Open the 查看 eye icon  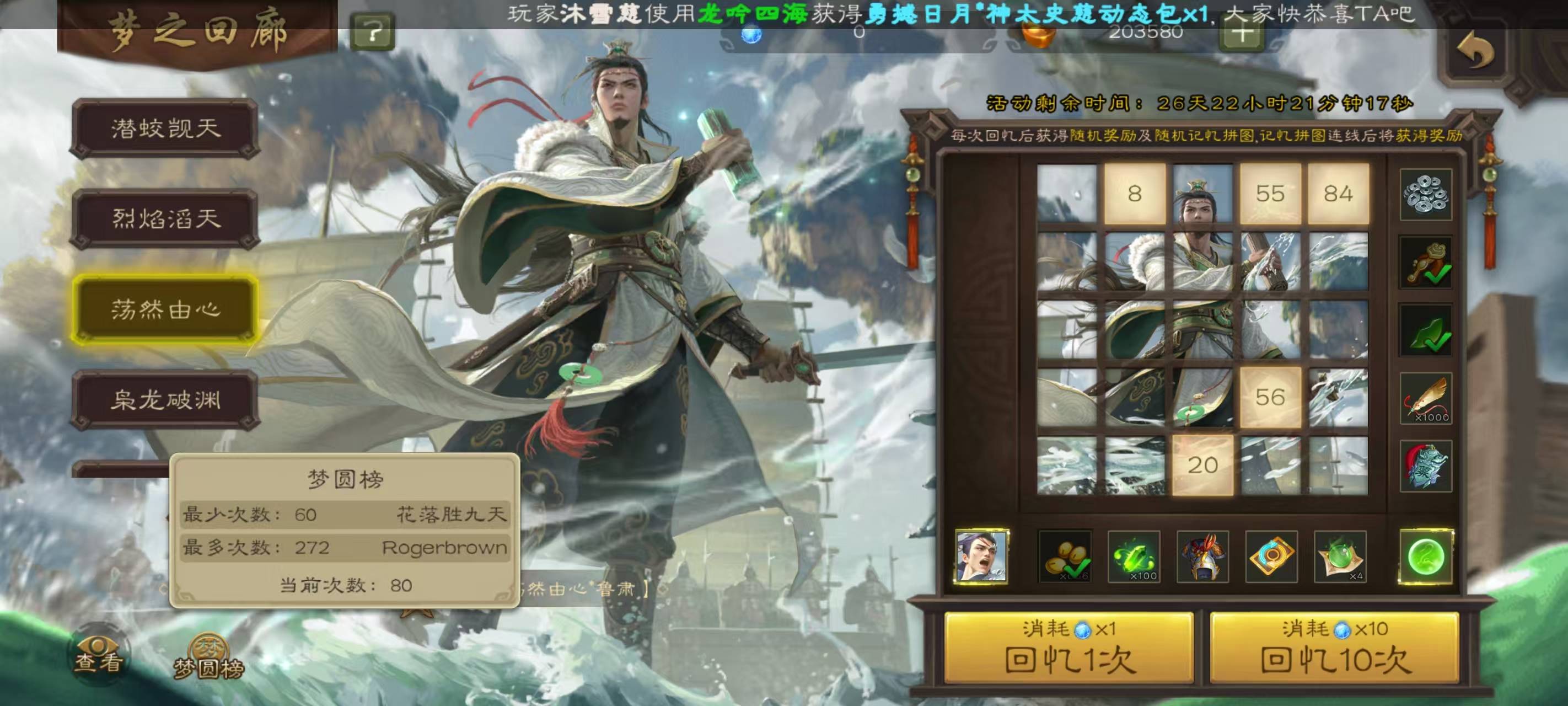[x=98, y=655]
